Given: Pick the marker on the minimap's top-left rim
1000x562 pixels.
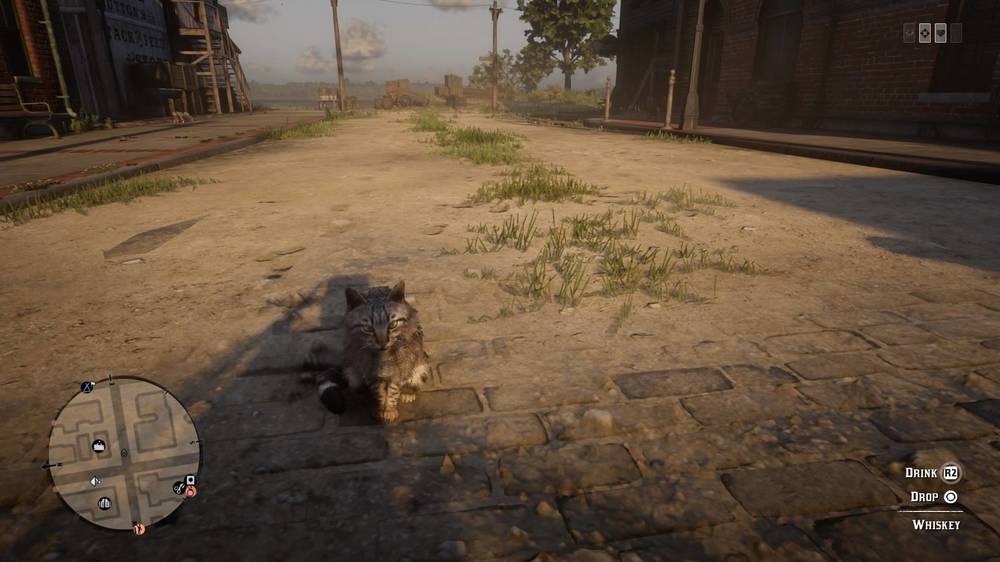Looking at the screenshot, I should tap(87, 387).
